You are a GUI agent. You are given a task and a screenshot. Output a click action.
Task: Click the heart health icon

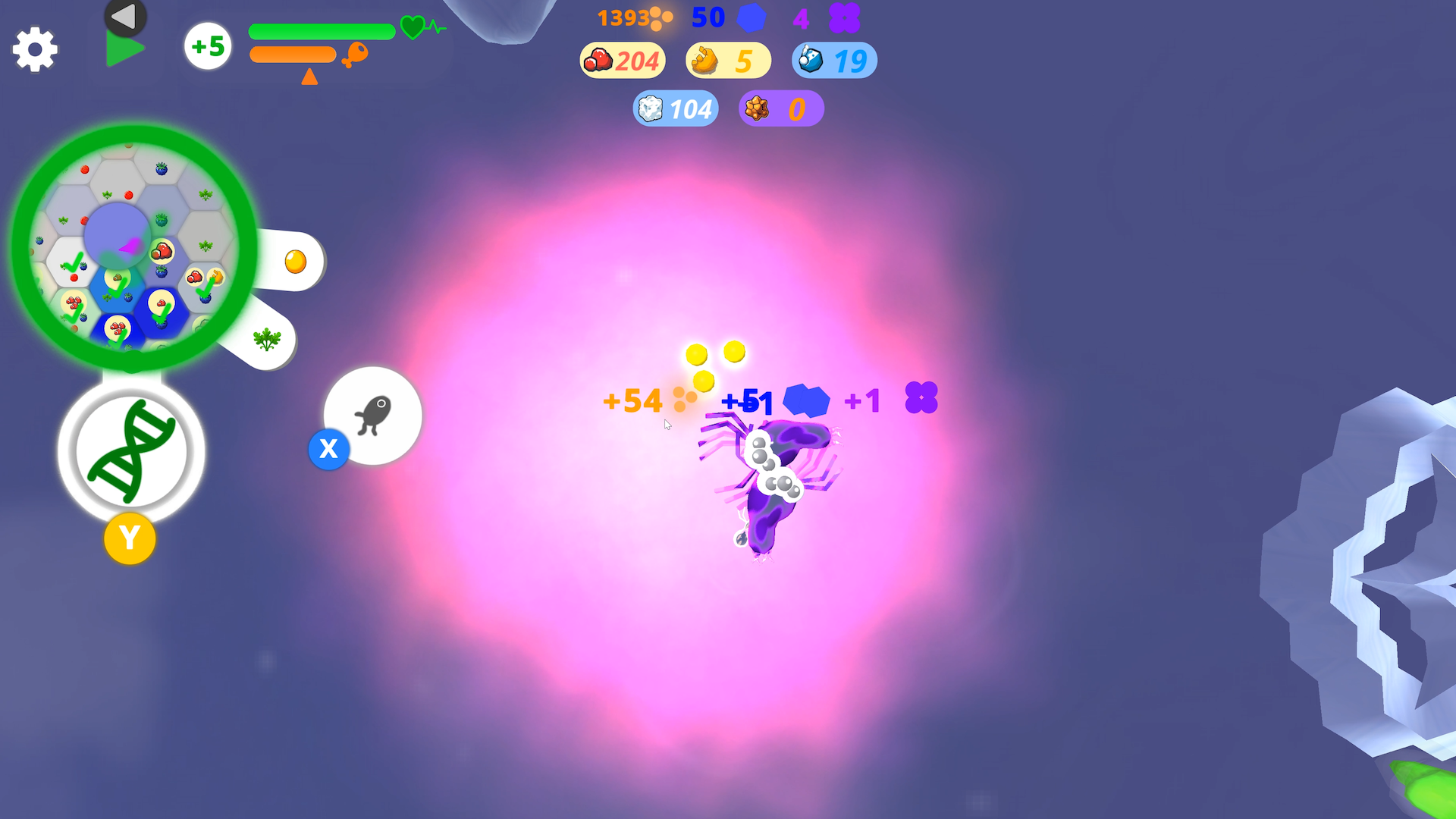point(410,28)
